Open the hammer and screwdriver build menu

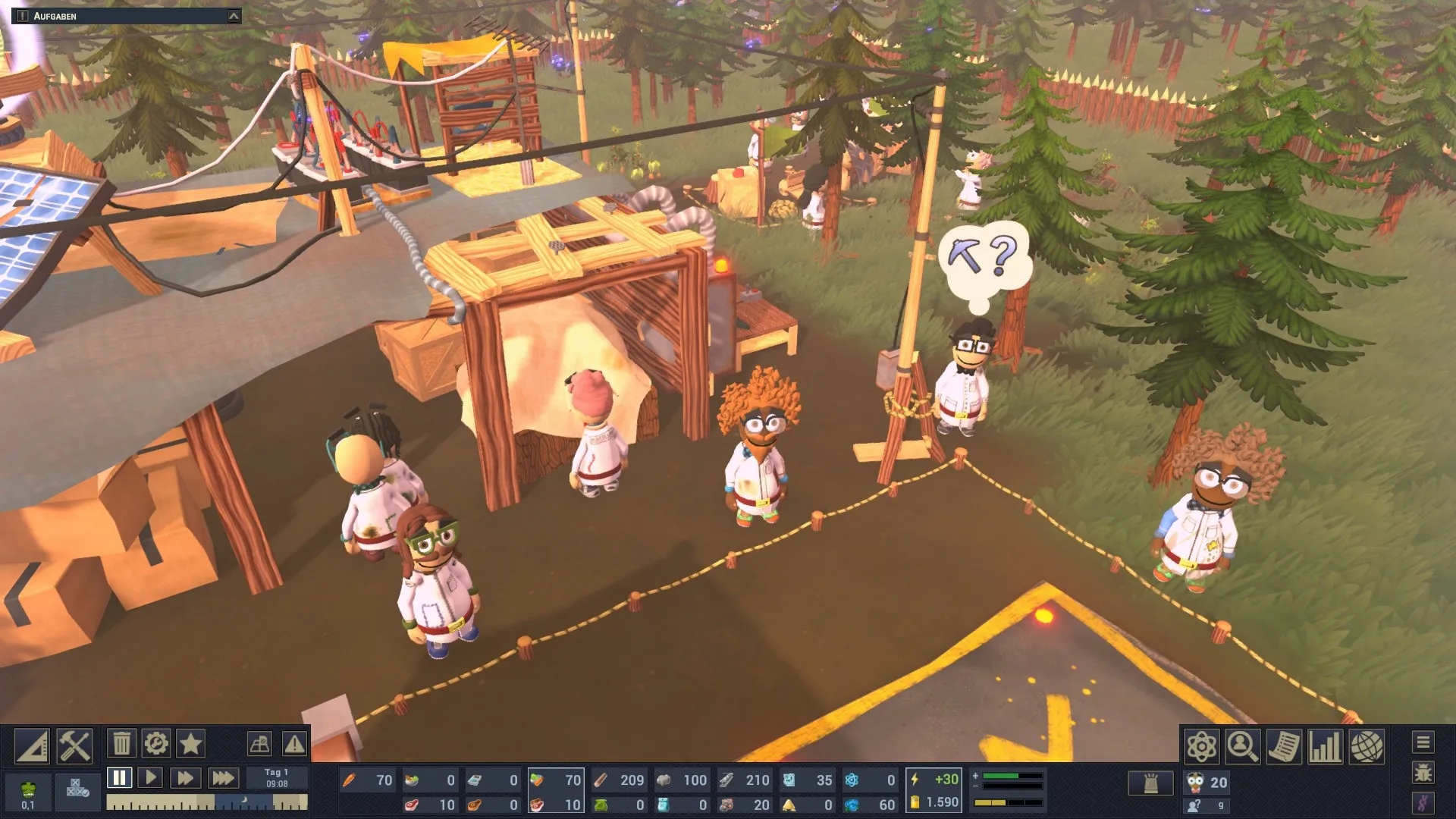click(74, 746)
